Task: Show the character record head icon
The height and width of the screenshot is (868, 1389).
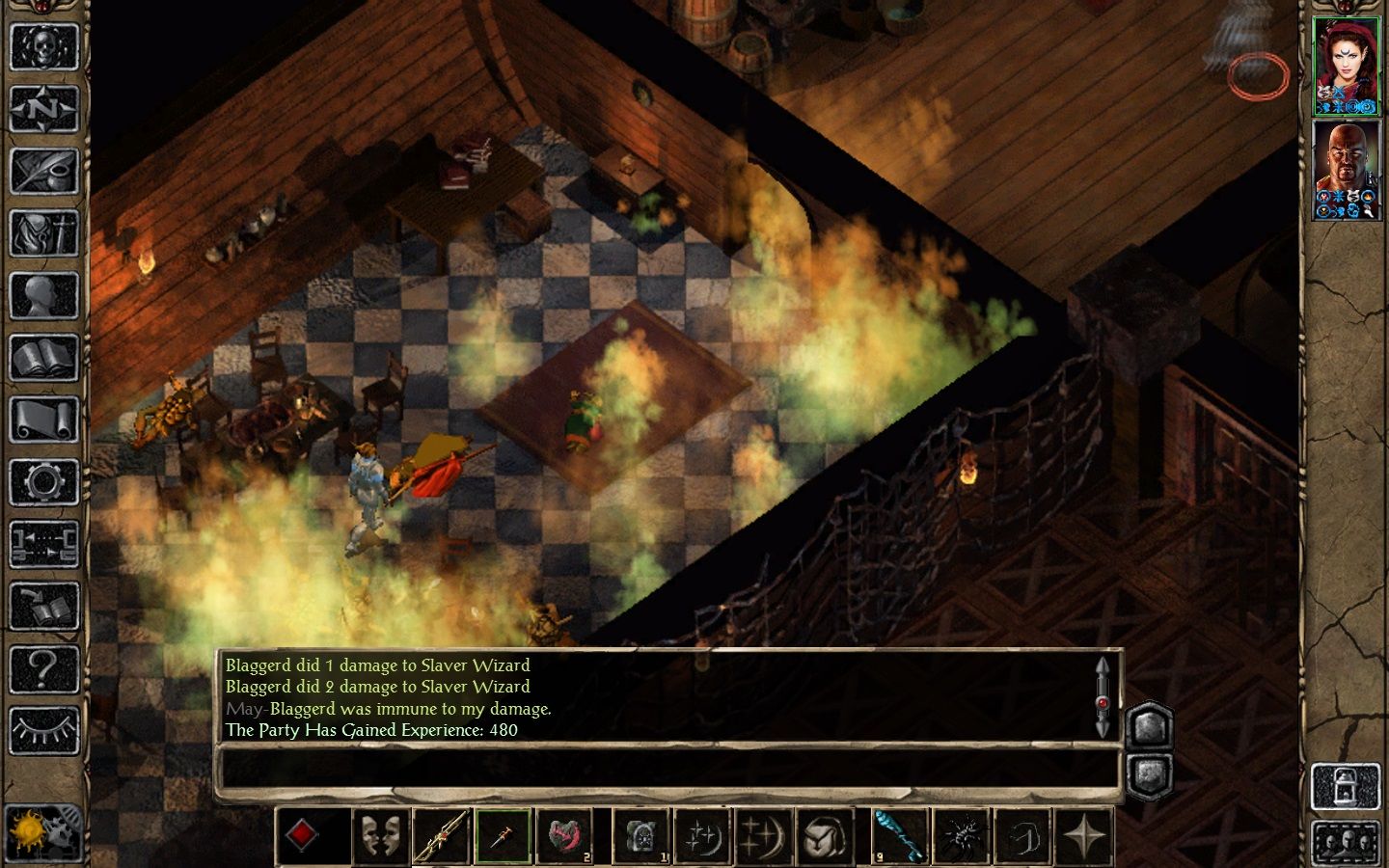Action: click(x=44, y=296)
